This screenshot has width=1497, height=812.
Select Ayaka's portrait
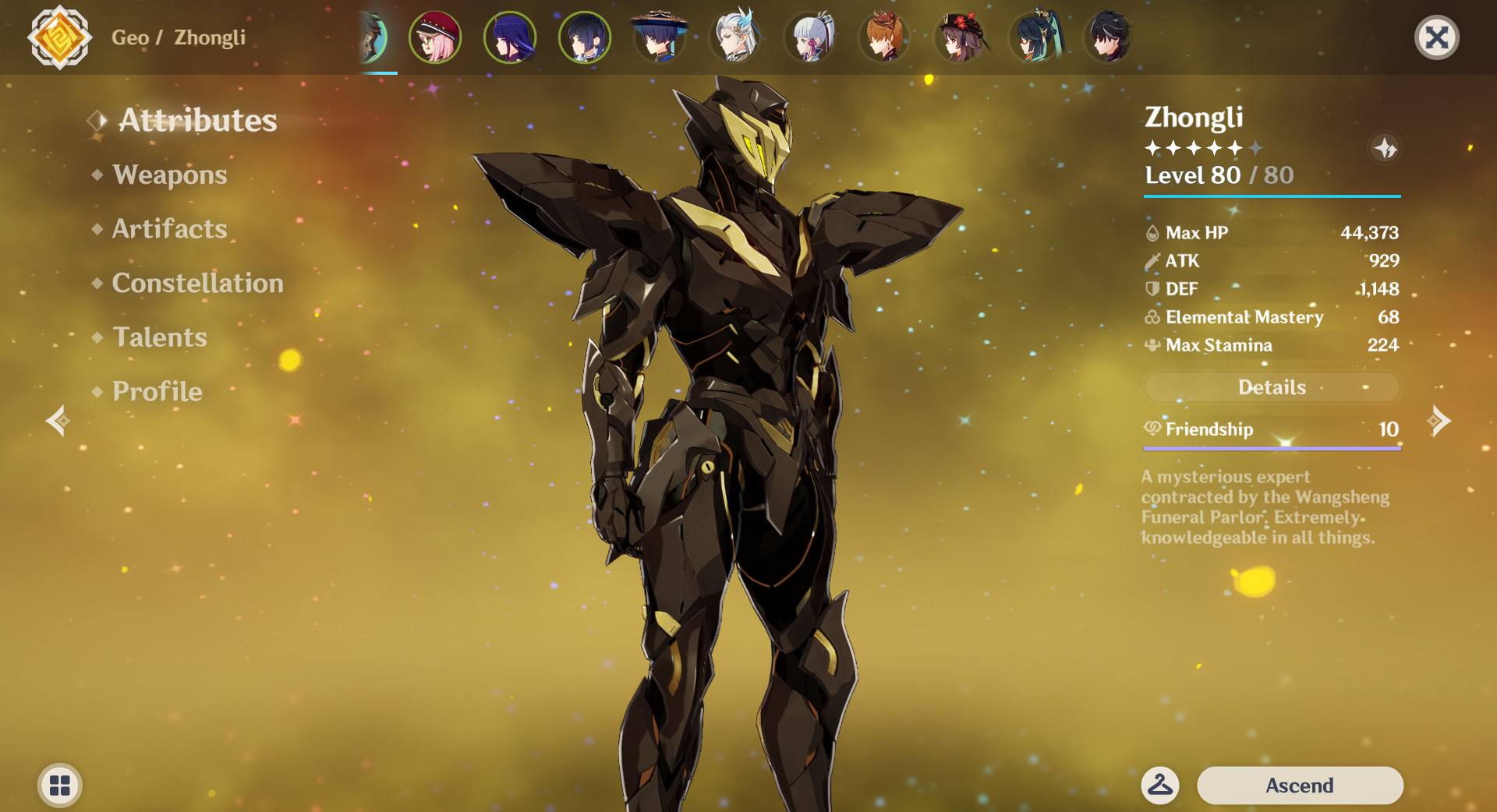809,37
